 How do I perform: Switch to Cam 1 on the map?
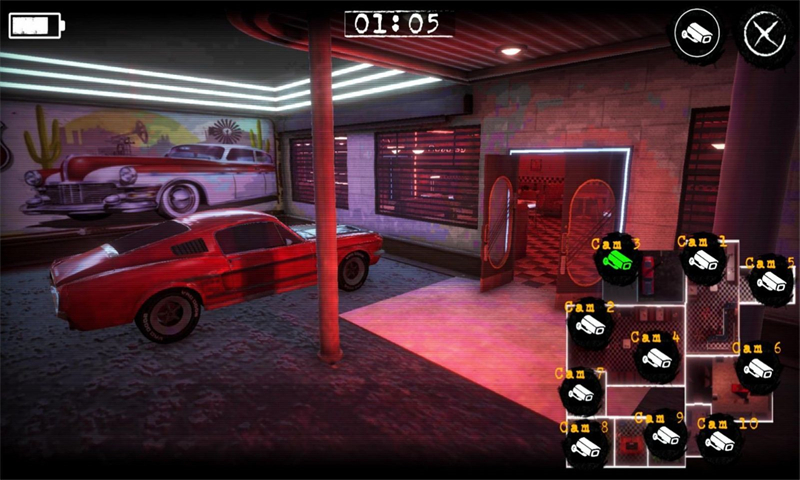[703, 261]
